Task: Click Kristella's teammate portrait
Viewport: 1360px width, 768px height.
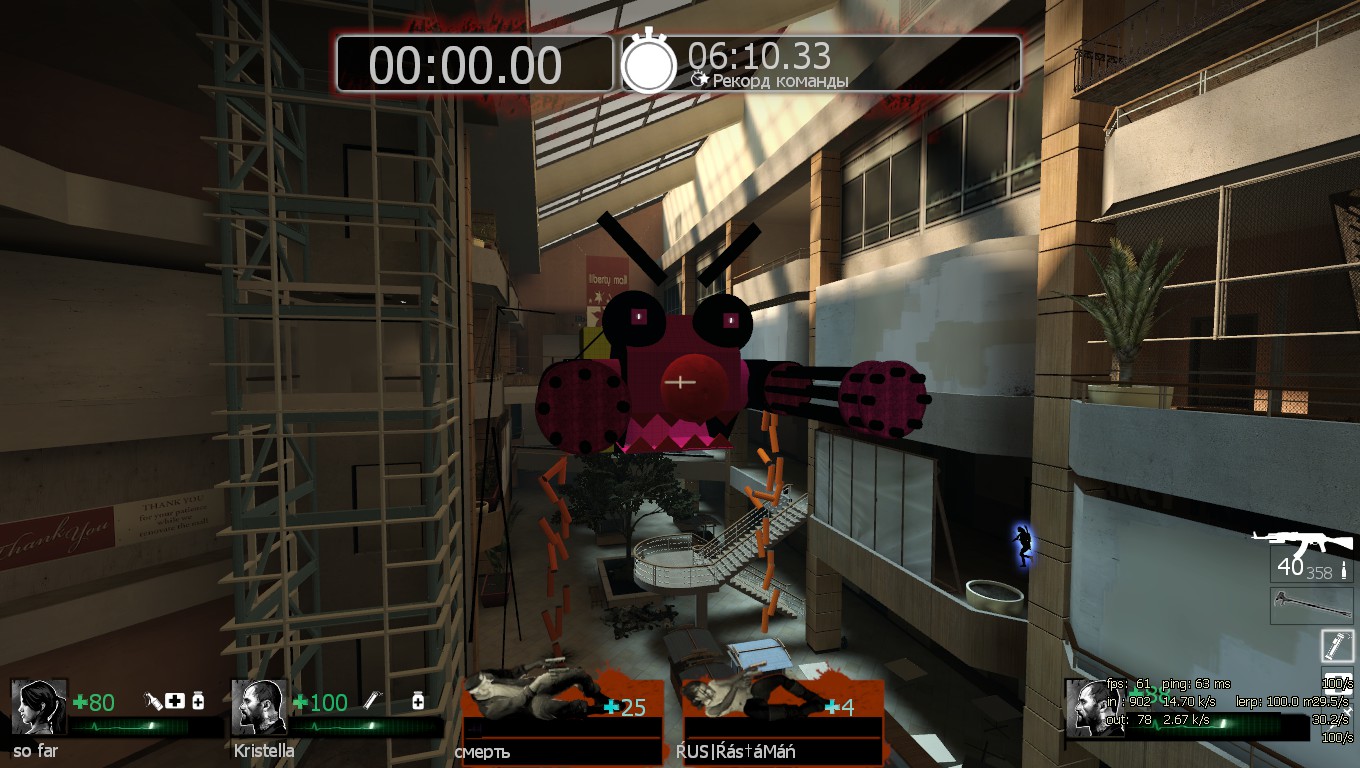Action: coord(260,708)
